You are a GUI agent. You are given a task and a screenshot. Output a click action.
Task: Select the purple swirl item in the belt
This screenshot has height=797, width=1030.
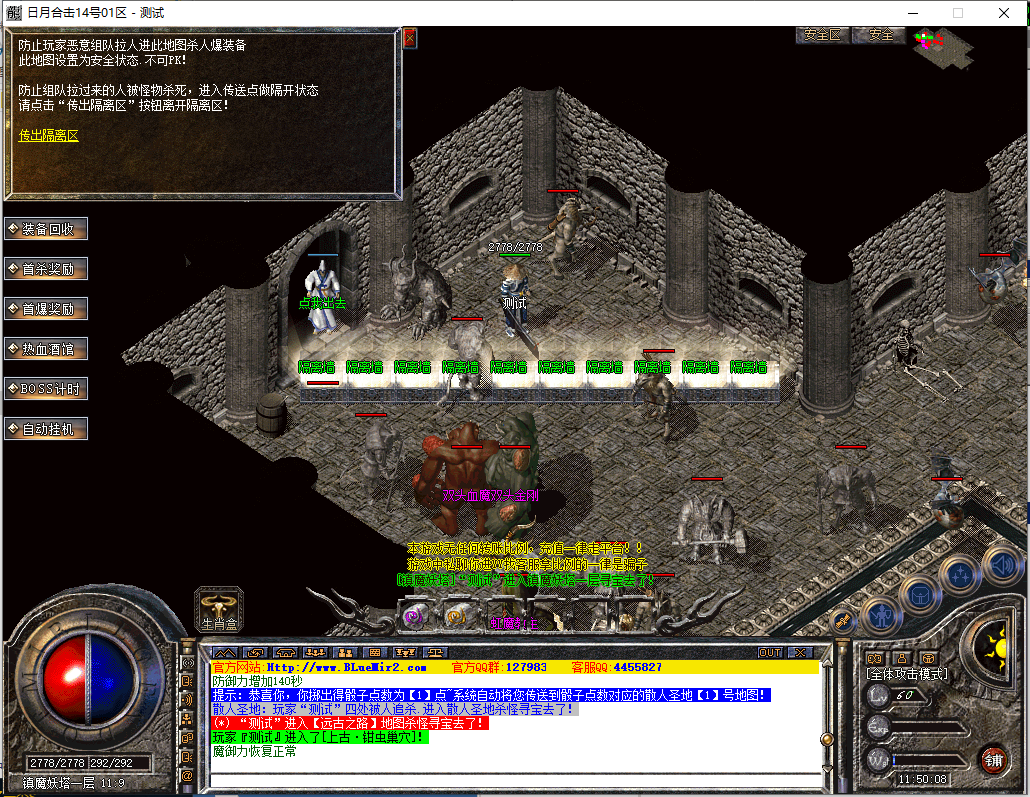tap(410, 616)
